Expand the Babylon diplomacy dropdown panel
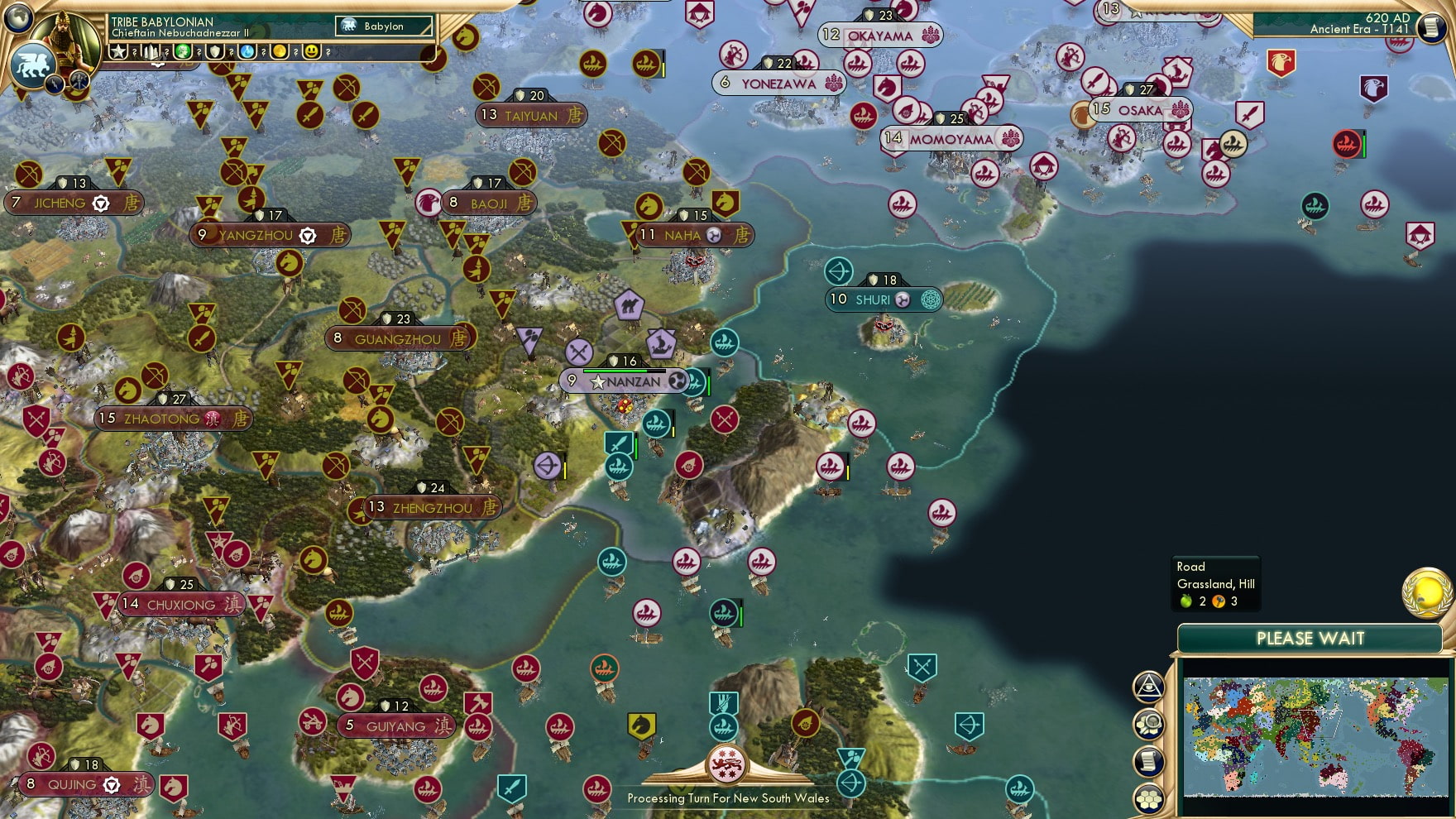This screenshot has height=819, width=1456. point(383,26)
